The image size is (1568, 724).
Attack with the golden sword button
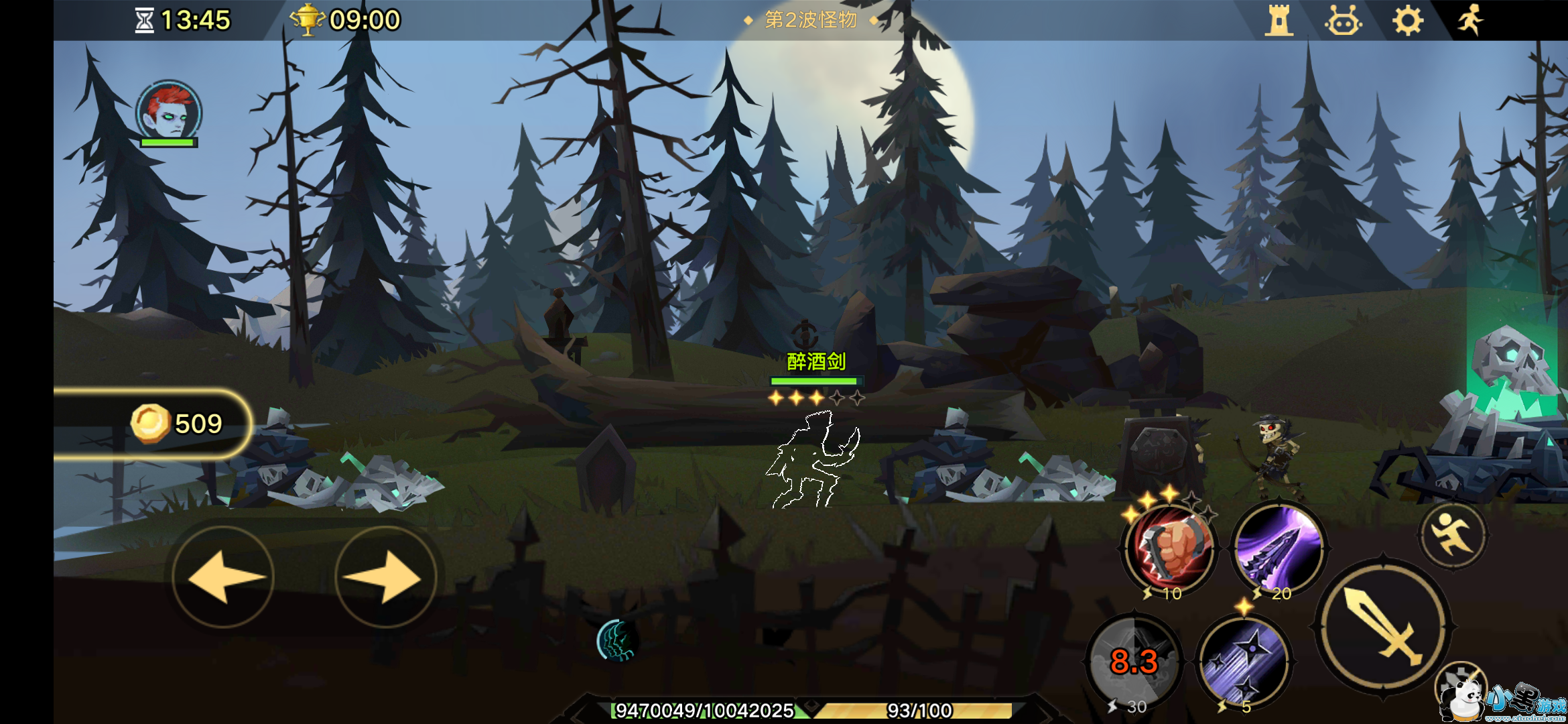(1383, 625)
